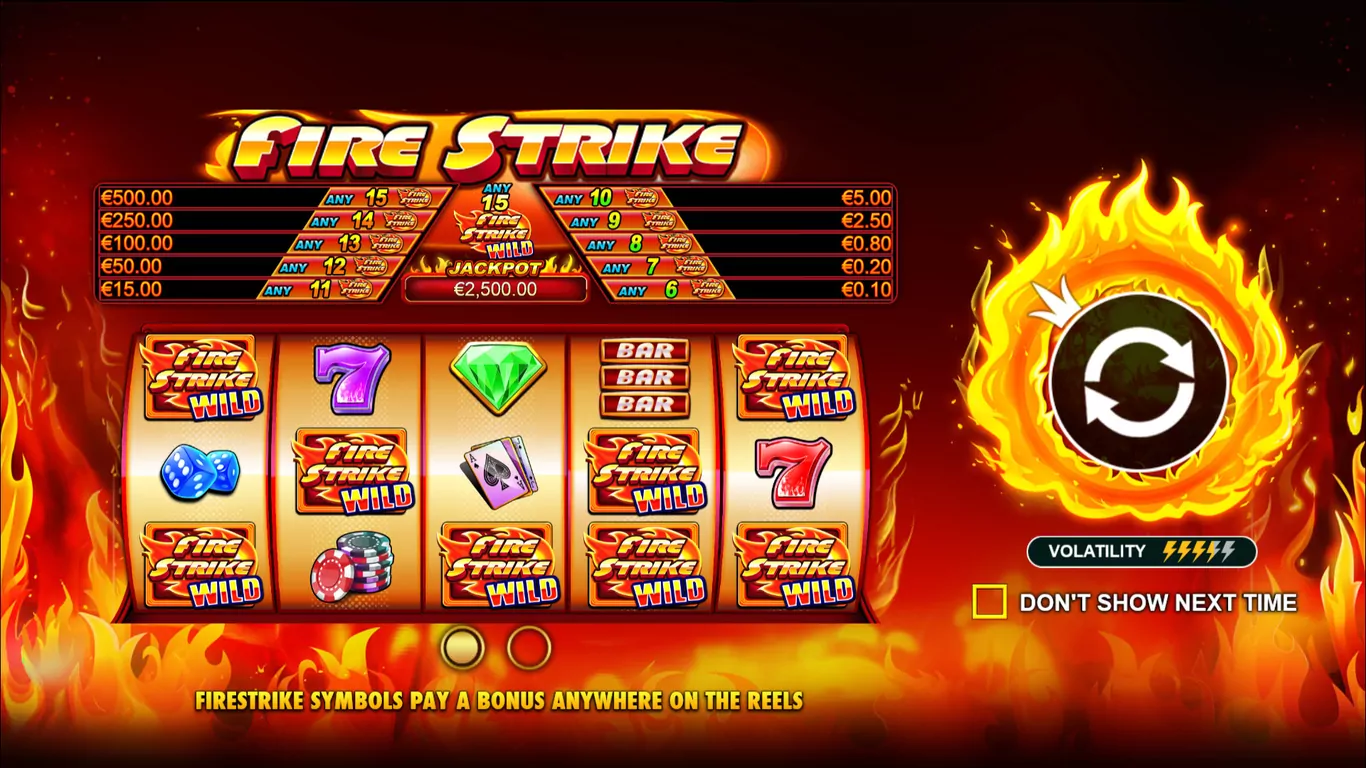The height and width of the screenshot is (768, 1366).
Task: Select the green diamond symbol
Action: (498, 378)
